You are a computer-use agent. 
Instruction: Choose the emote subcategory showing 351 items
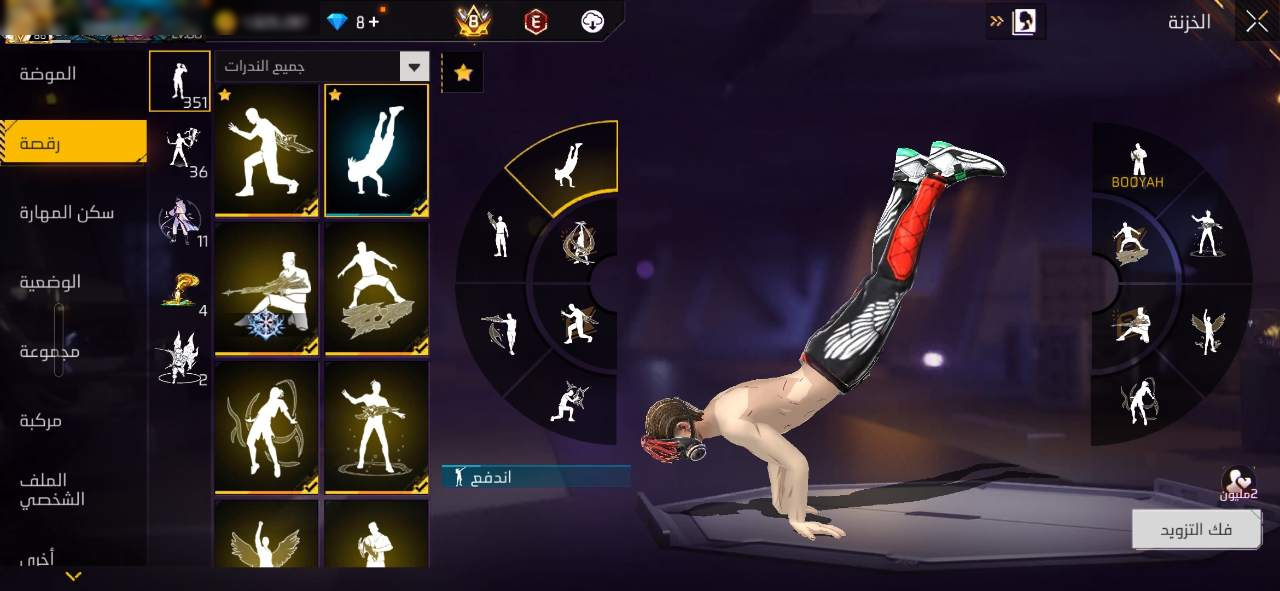tap(179, 81)
